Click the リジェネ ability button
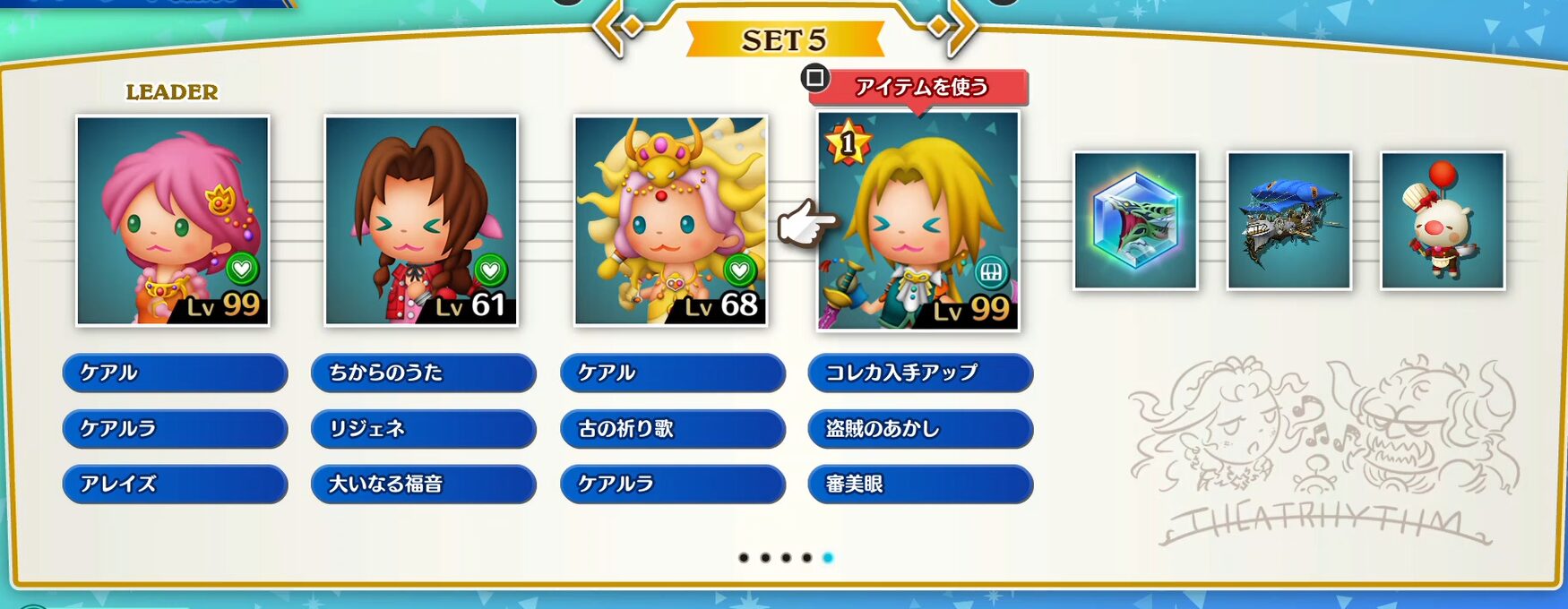Image resolution: width=1568 pixels, height=609 pixels. click(423, 429)
